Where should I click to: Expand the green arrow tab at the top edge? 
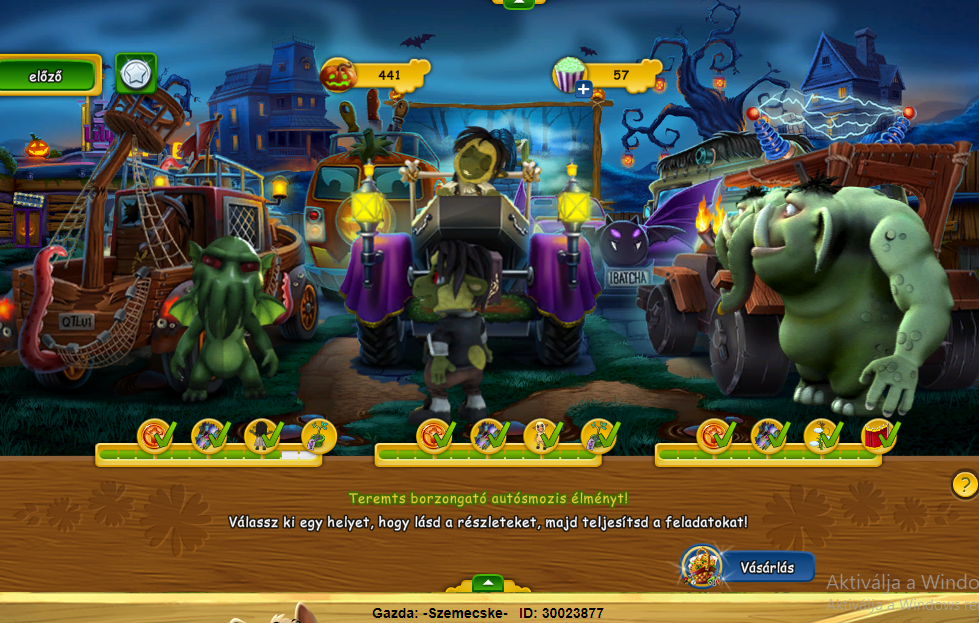click(x=518, y=4)
